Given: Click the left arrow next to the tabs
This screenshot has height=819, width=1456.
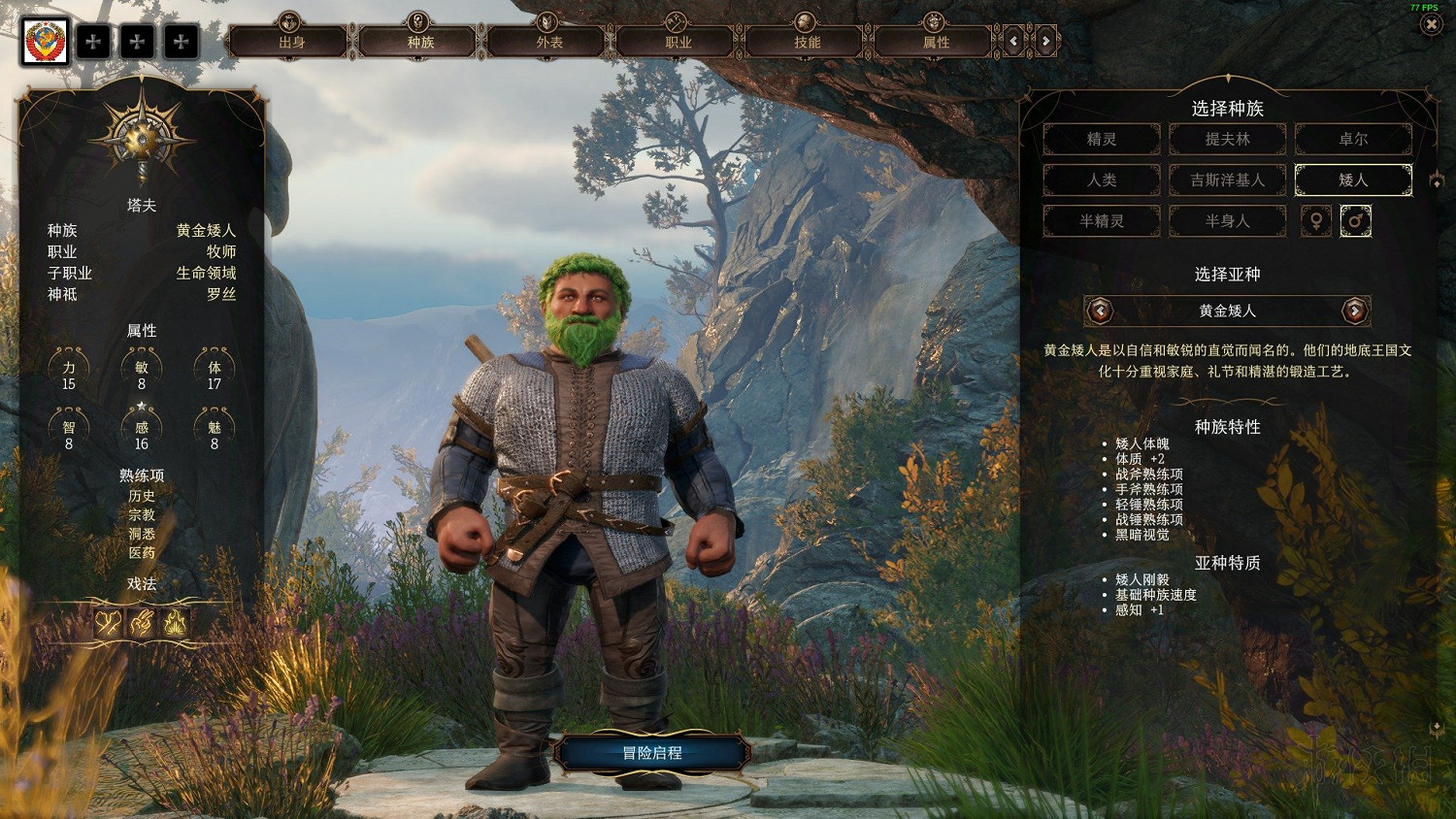Looking at the screenshot, I should coord(1014,41).
